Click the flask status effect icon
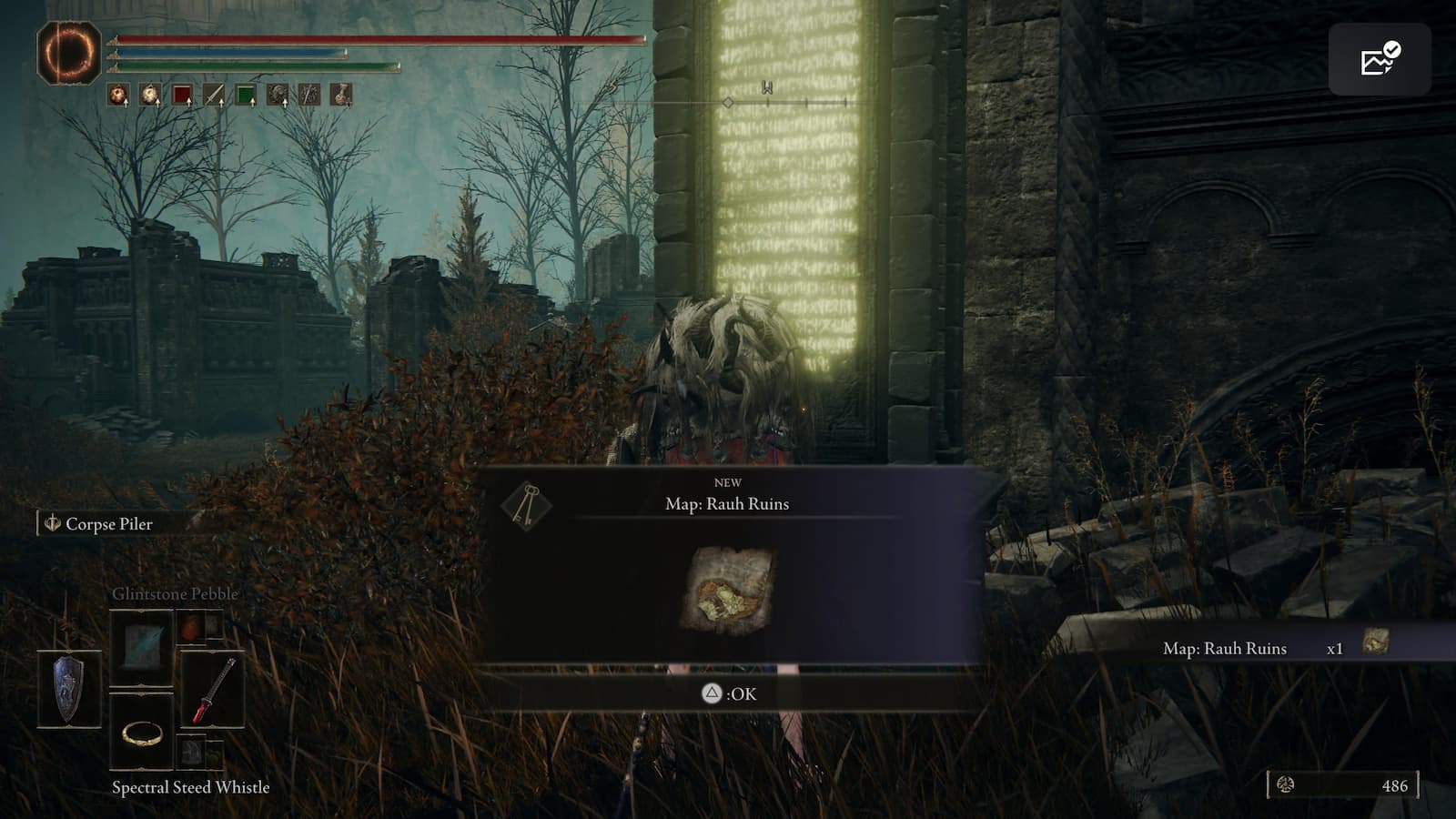The height and width of the screenshot is (819, 1456). click(341, 95)
